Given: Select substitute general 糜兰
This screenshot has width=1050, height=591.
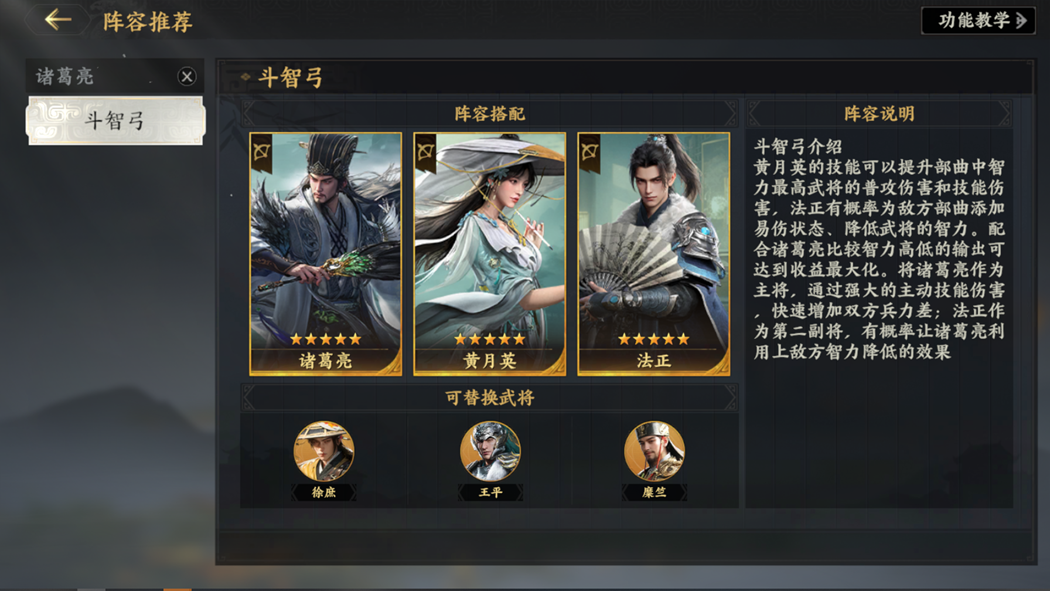Looking at the screenshot, I should 654,453.
